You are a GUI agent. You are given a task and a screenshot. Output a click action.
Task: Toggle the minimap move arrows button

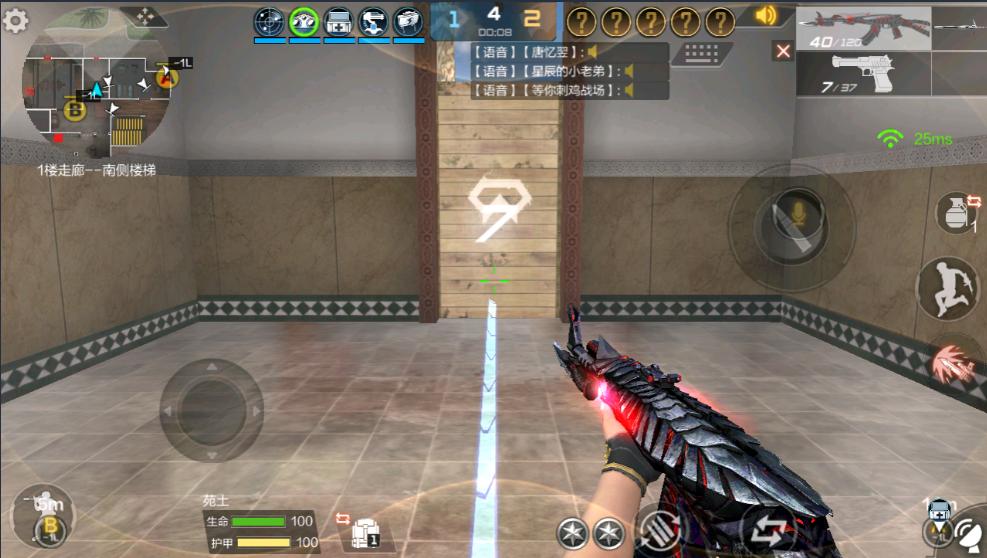pyautogui.click(x=144, y=16)
